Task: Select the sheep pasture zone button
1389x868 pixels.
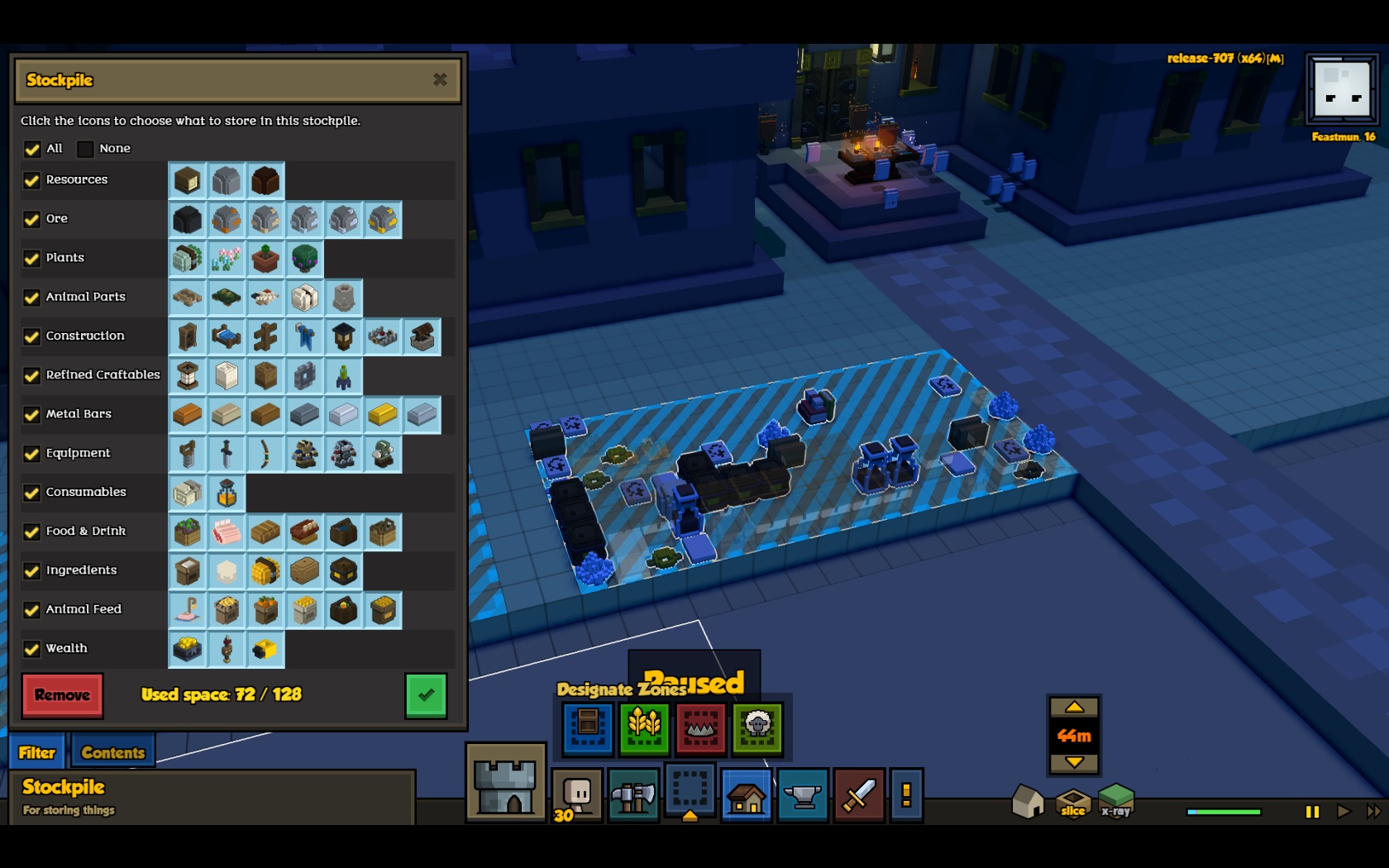Action: pyautogui.click(x=757, y=727)
